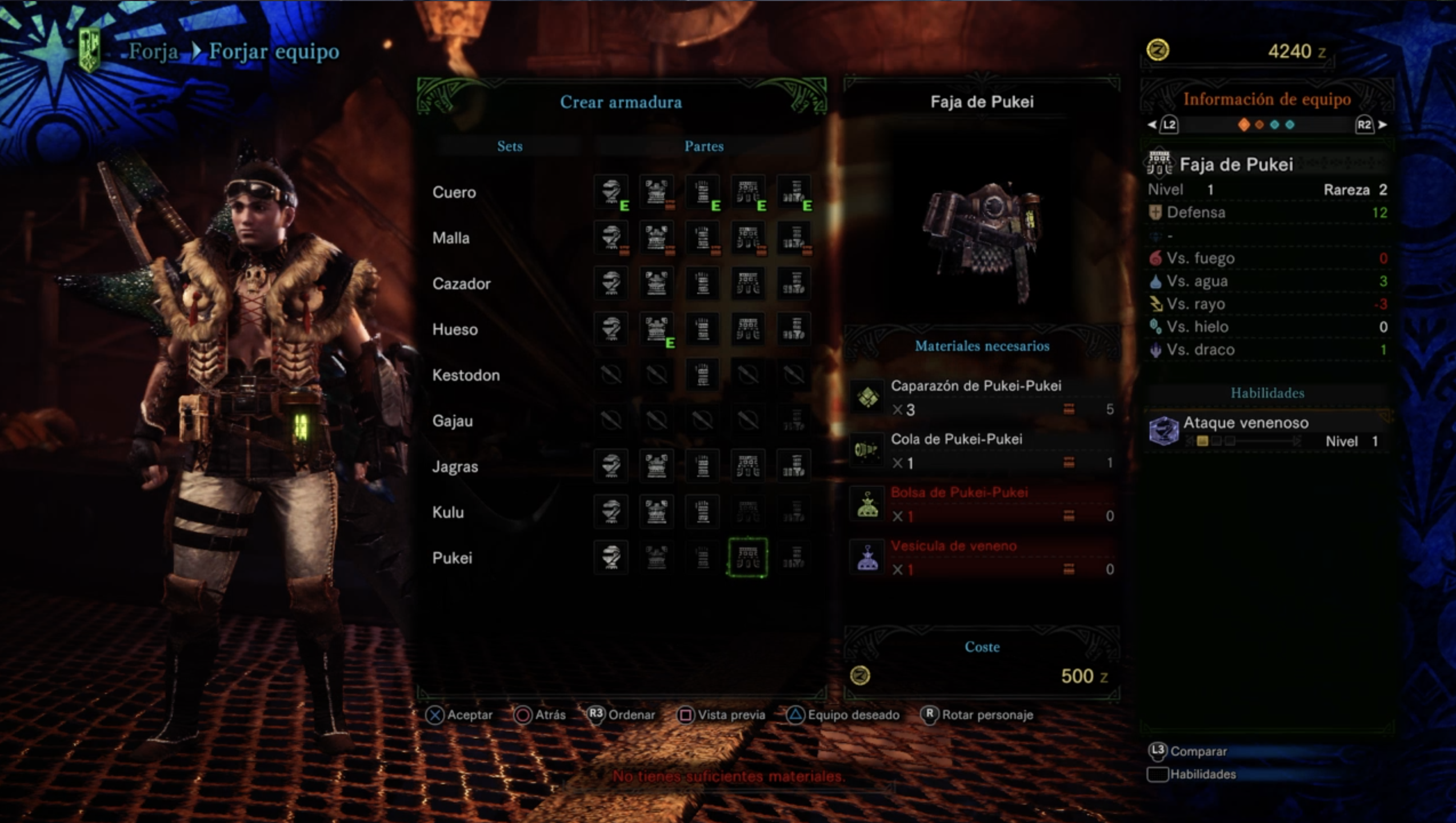This screenshot has height=823, width=1456.
Task: Go back to Forja in breadcrumb
Action: (153, 51)
